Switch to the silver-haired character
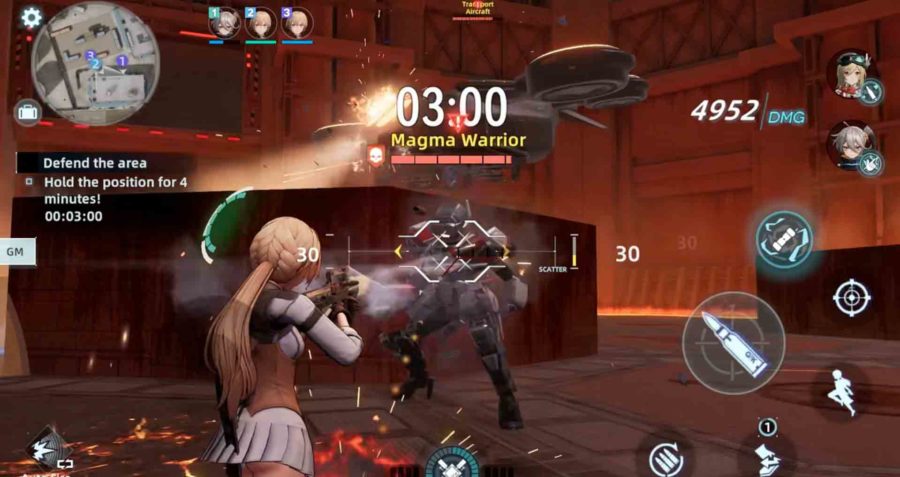Viewport: 900px width, 477px height. coord(852,147)
